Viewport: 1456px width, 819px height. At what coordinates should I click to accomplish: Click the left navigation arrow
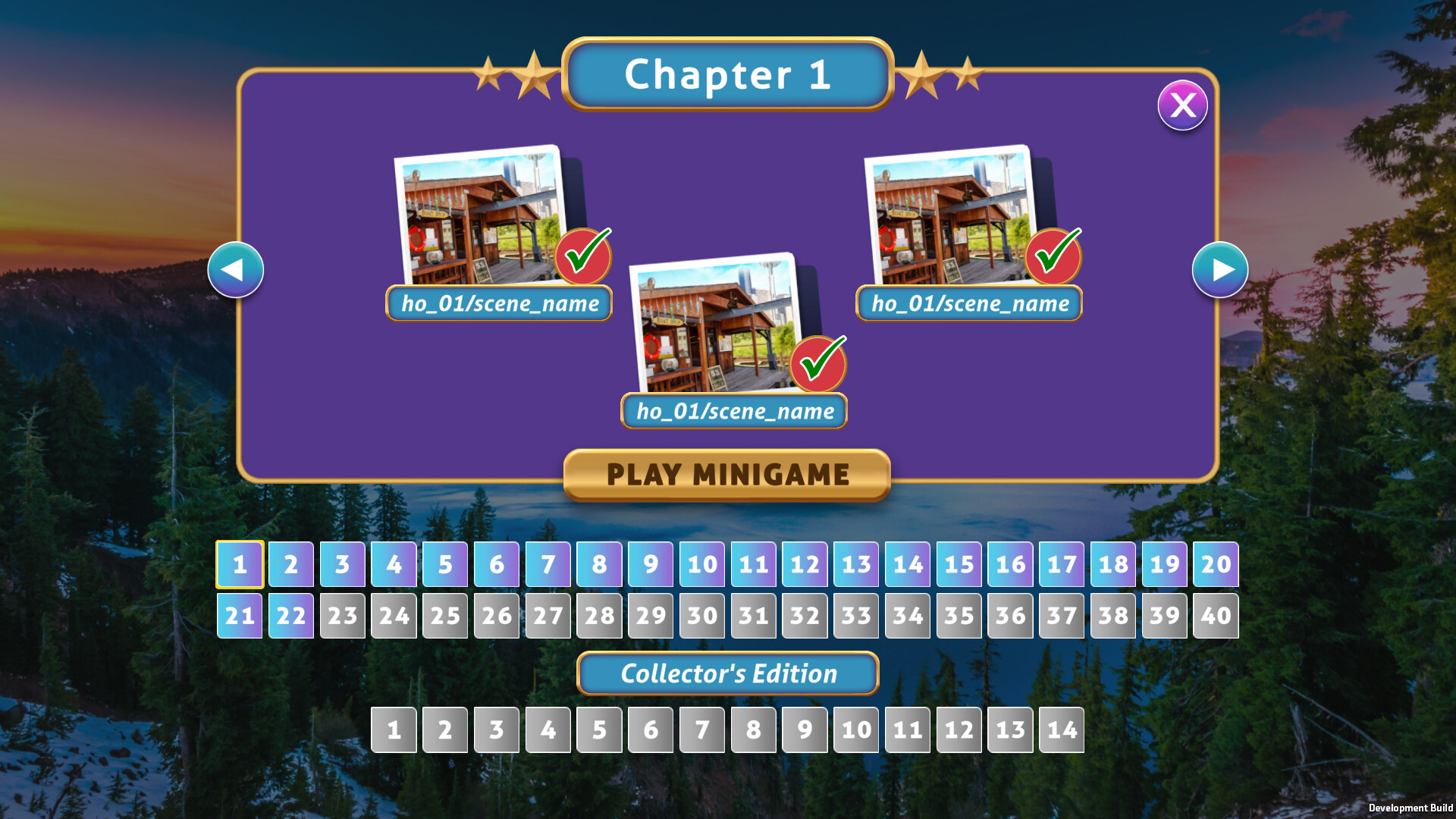click(x=235, y=269)
